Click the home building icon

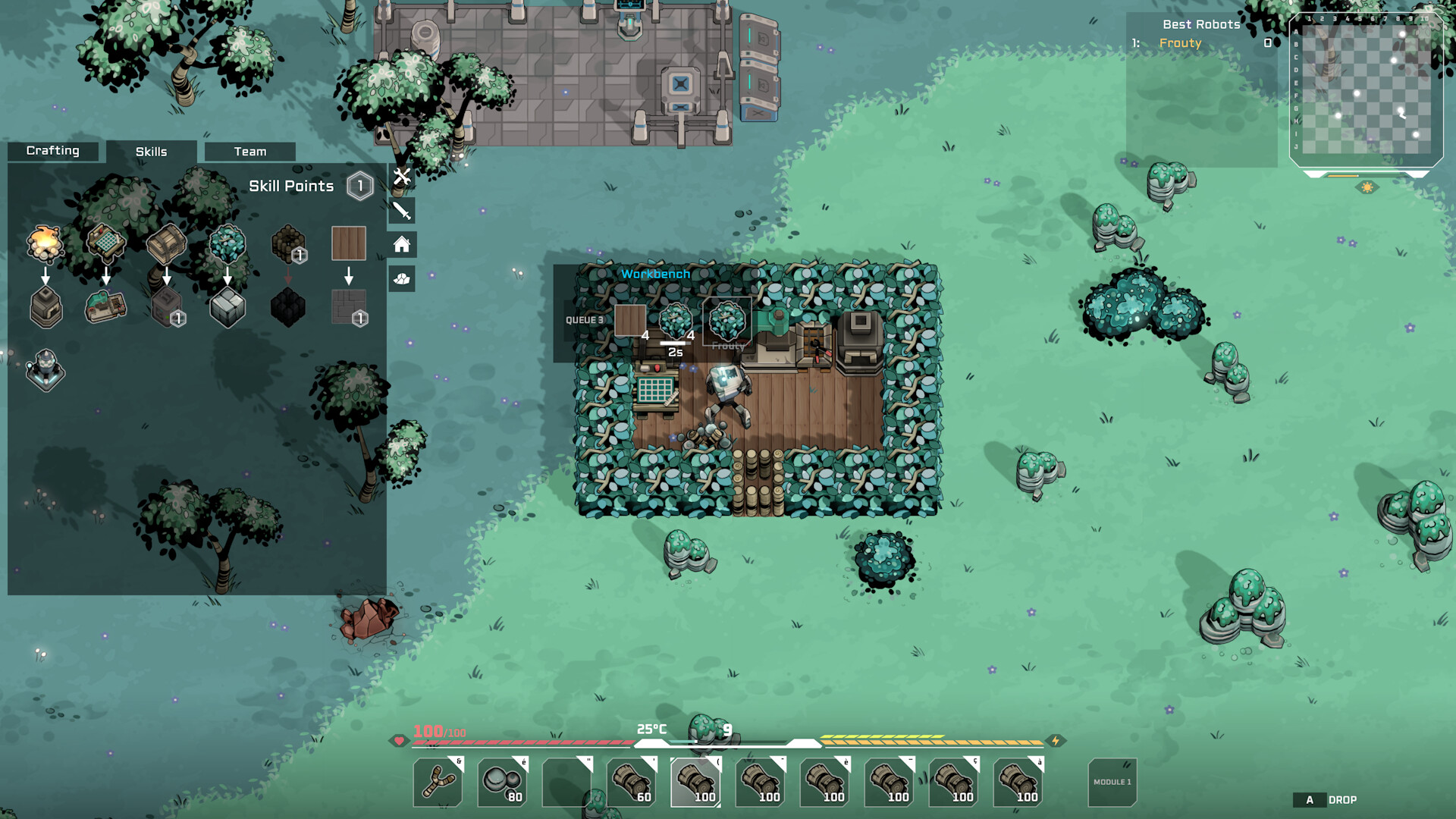pyautogui.click(x=401, y=243)
